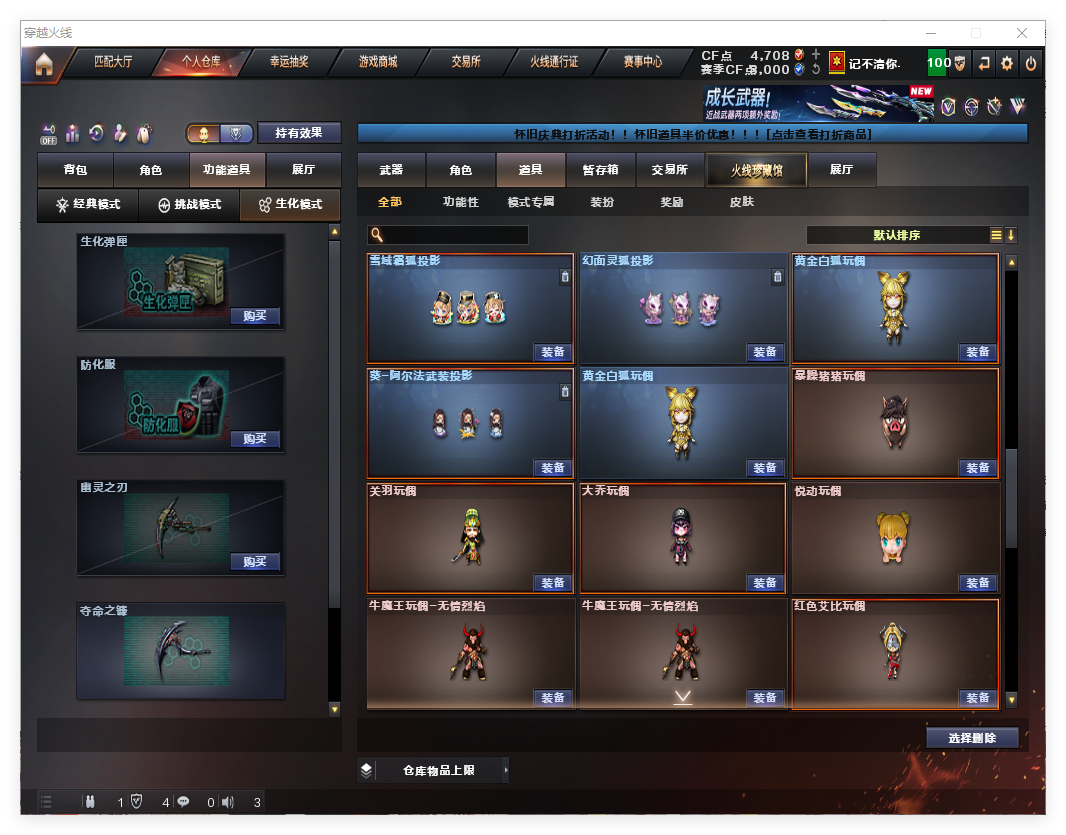Switch to 火线珍藏馆 tab
This screenshot has width=1066, height=835.
pos(756,170)
